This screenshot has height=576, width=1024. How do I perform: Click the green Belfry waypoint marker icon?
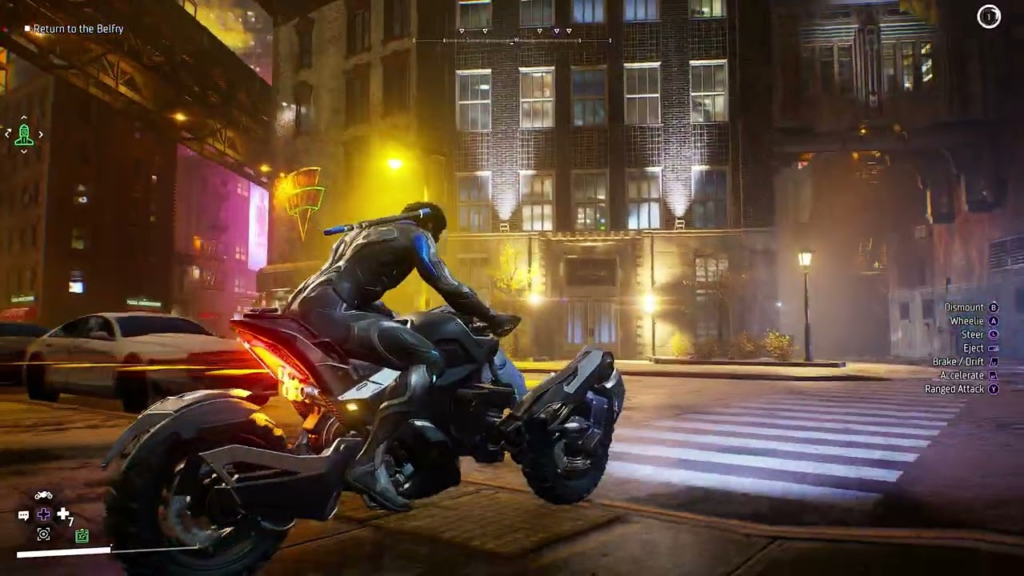(24, 135)
